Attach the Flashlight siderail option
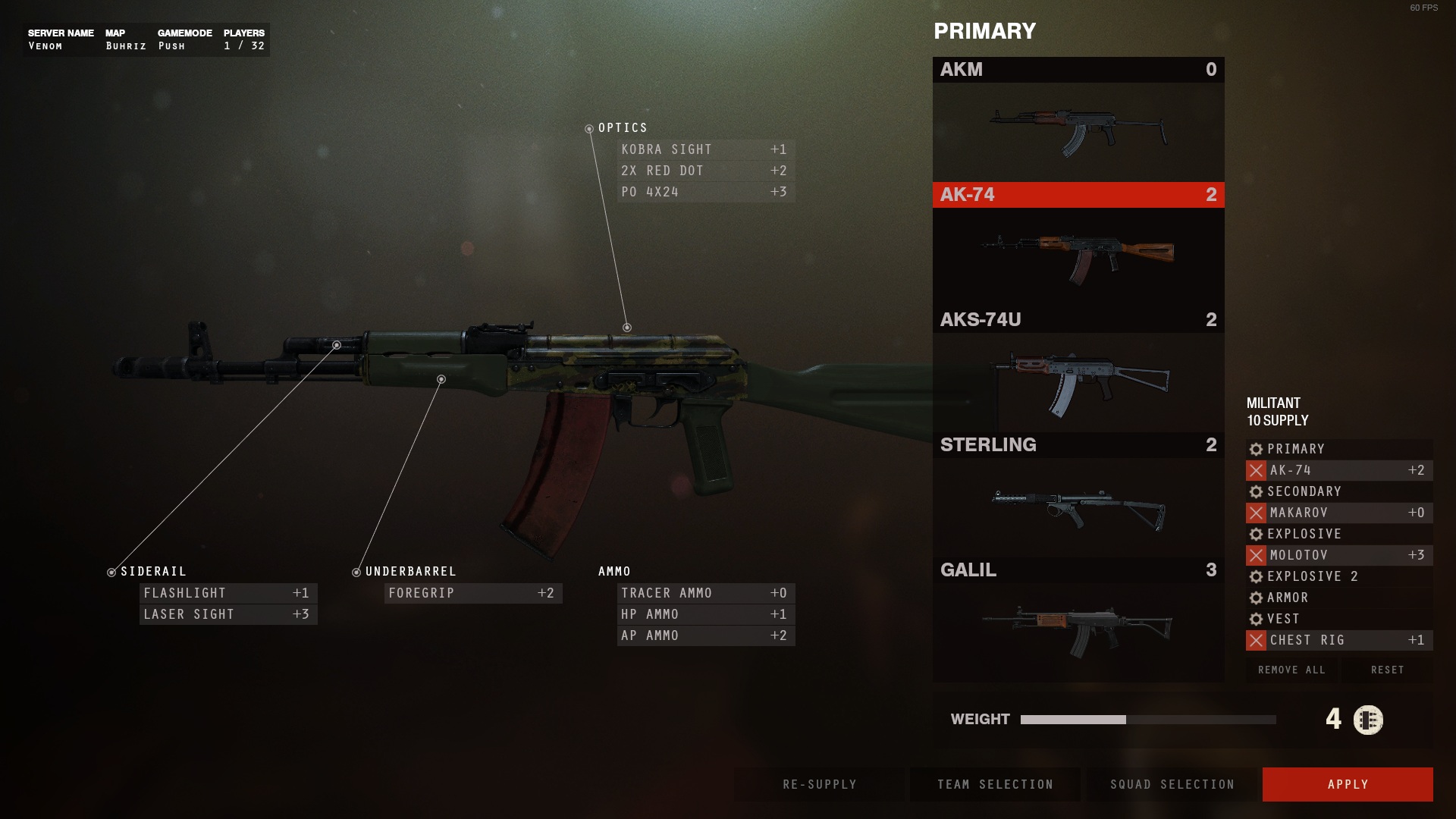This screenshot has height=819, width=1456. (x=227, y=593)
